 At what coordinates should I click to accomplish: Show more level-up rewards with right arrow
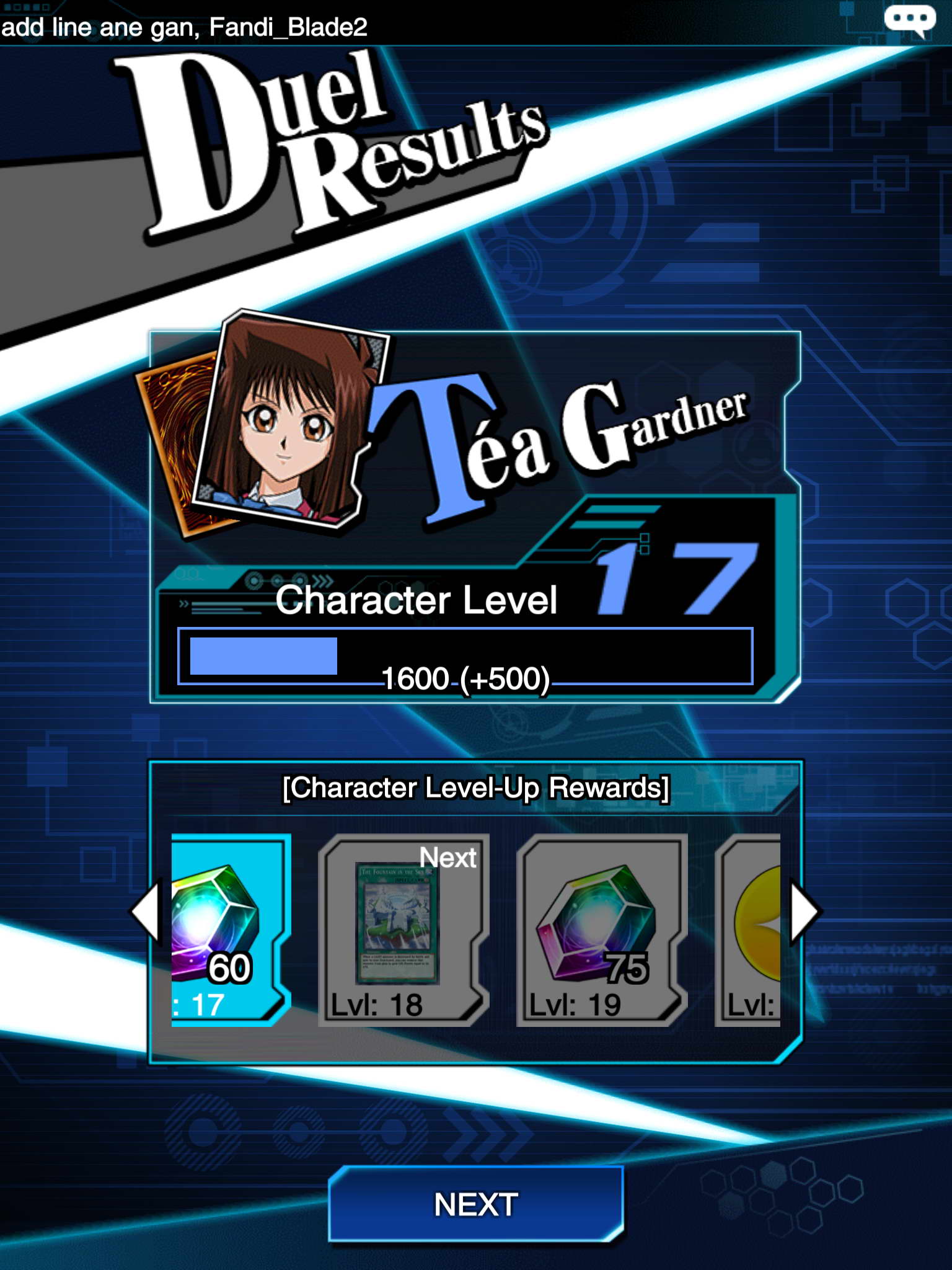(x=804, y=912)
